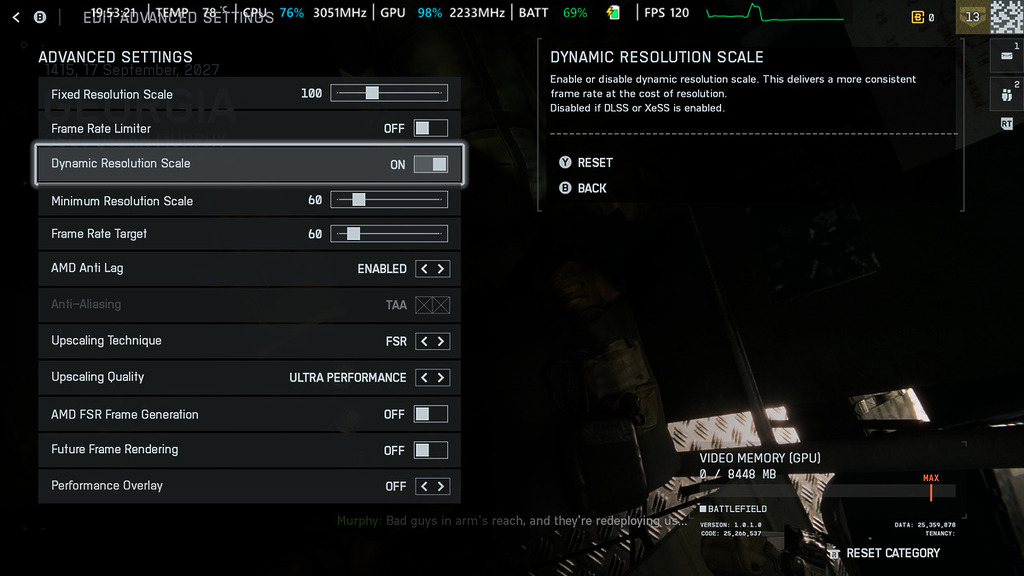
Task: Click Upscaling Quality left arrow
Action: click(423, 378)
